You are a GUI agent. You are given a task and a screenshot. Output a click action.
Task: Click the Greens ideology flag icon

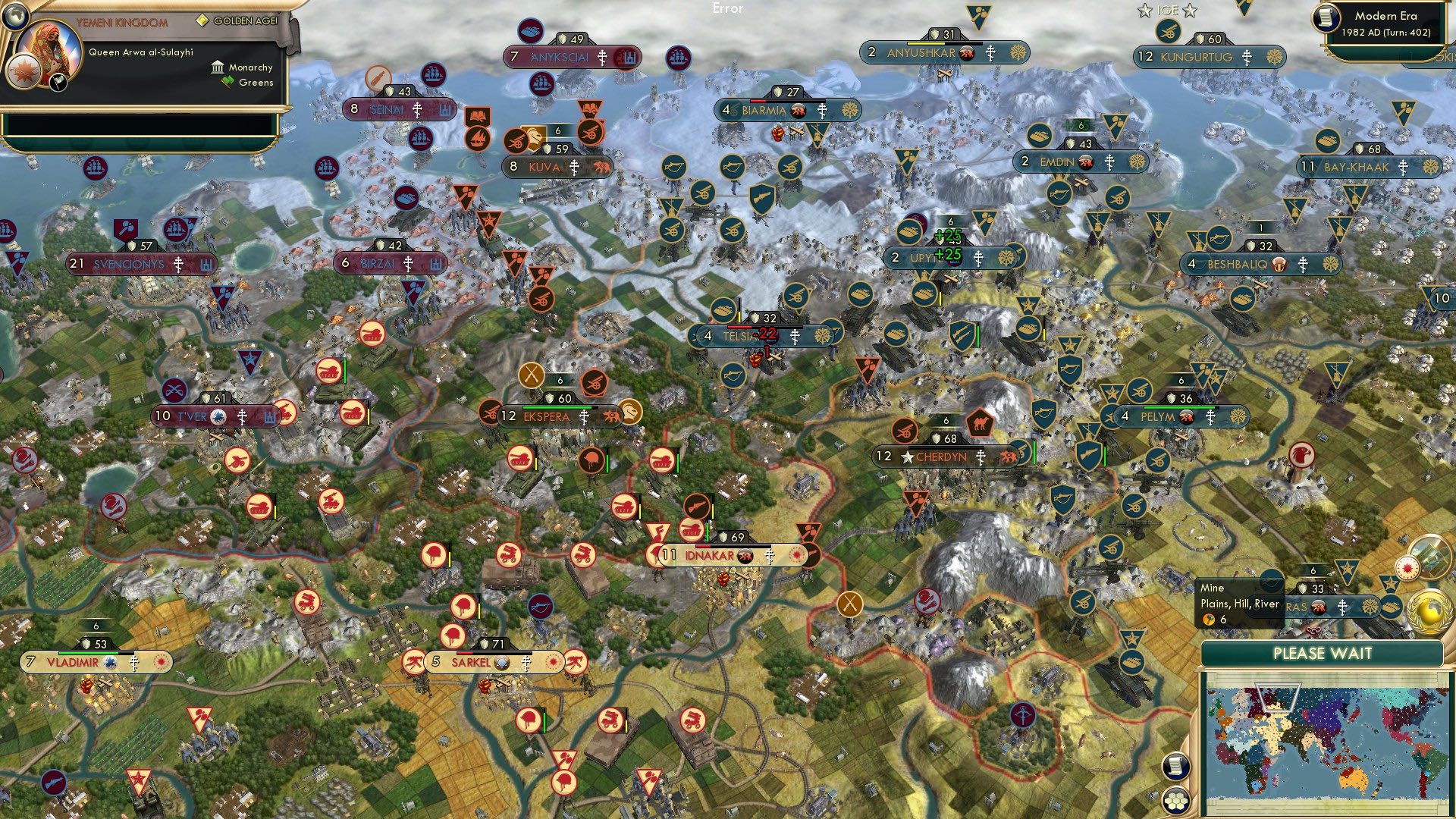point(228,82)
